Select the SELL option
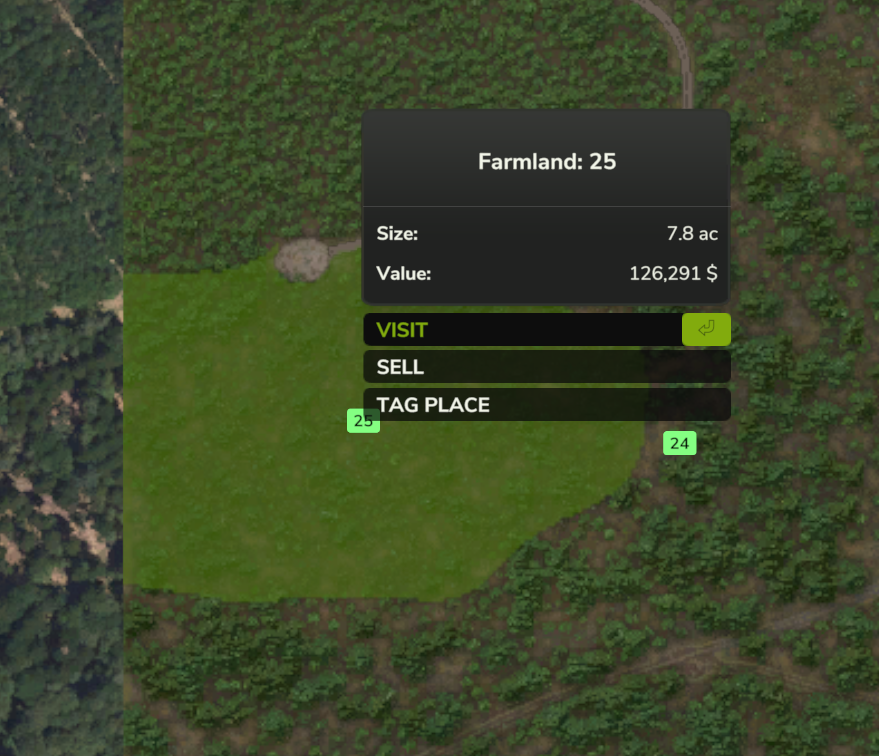Image resolution: width=879 pixels, height=756 pixels. point(546,367)
